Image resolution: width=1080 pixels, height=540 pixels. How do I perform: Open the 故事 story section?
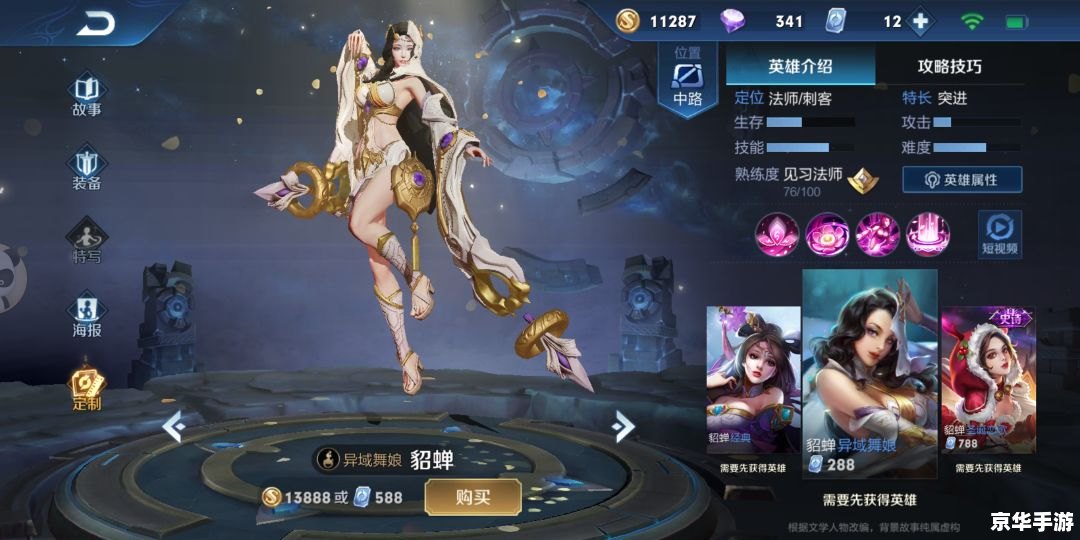pyautogui.click(x=87, y=93)
